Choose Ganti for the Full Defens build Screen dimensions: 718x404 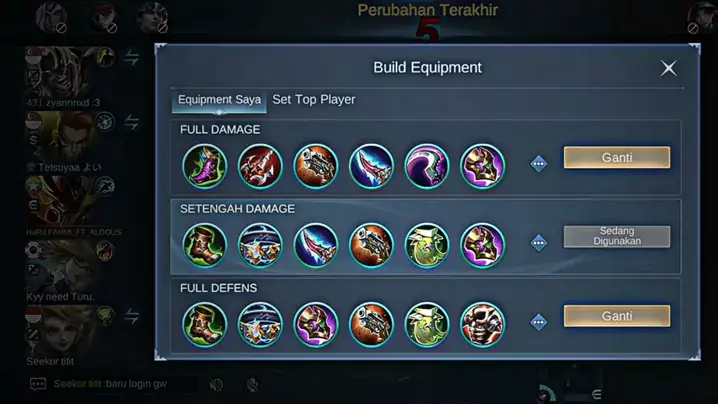click(616, 316)
